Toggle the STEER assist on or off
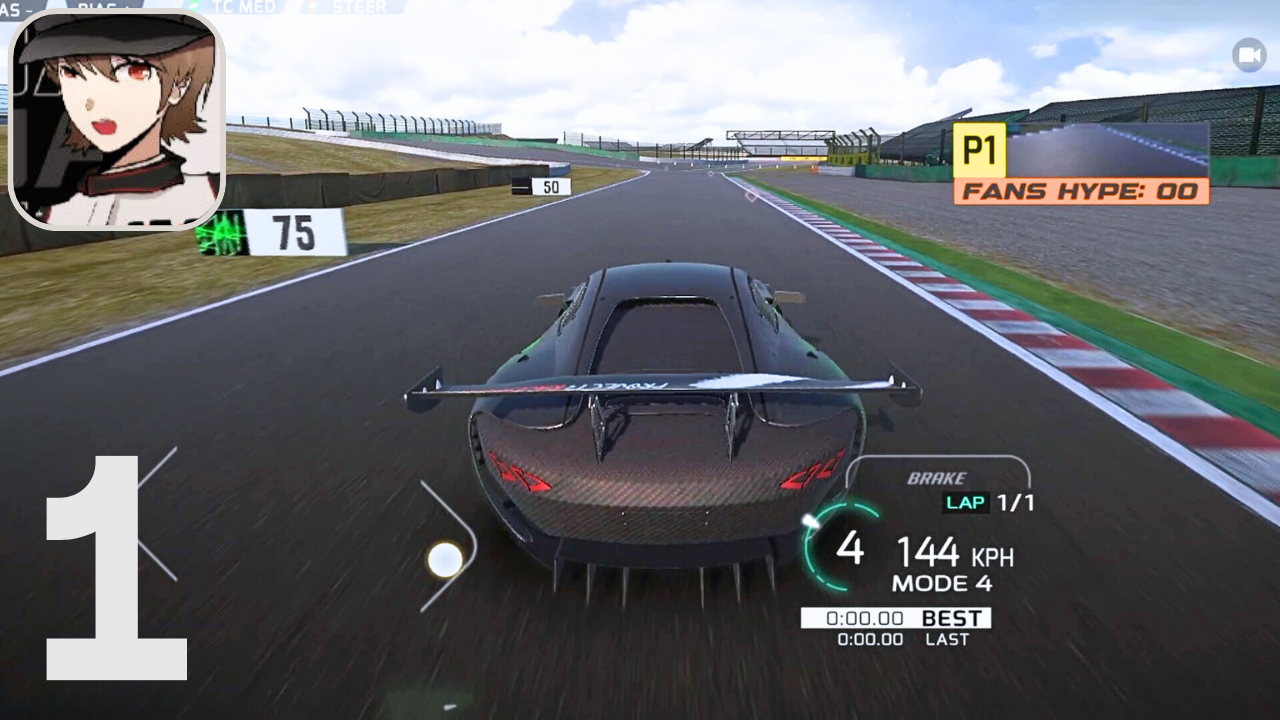Image resolution: width=1280 pixels, height=720 pixels. pos(357,8)
